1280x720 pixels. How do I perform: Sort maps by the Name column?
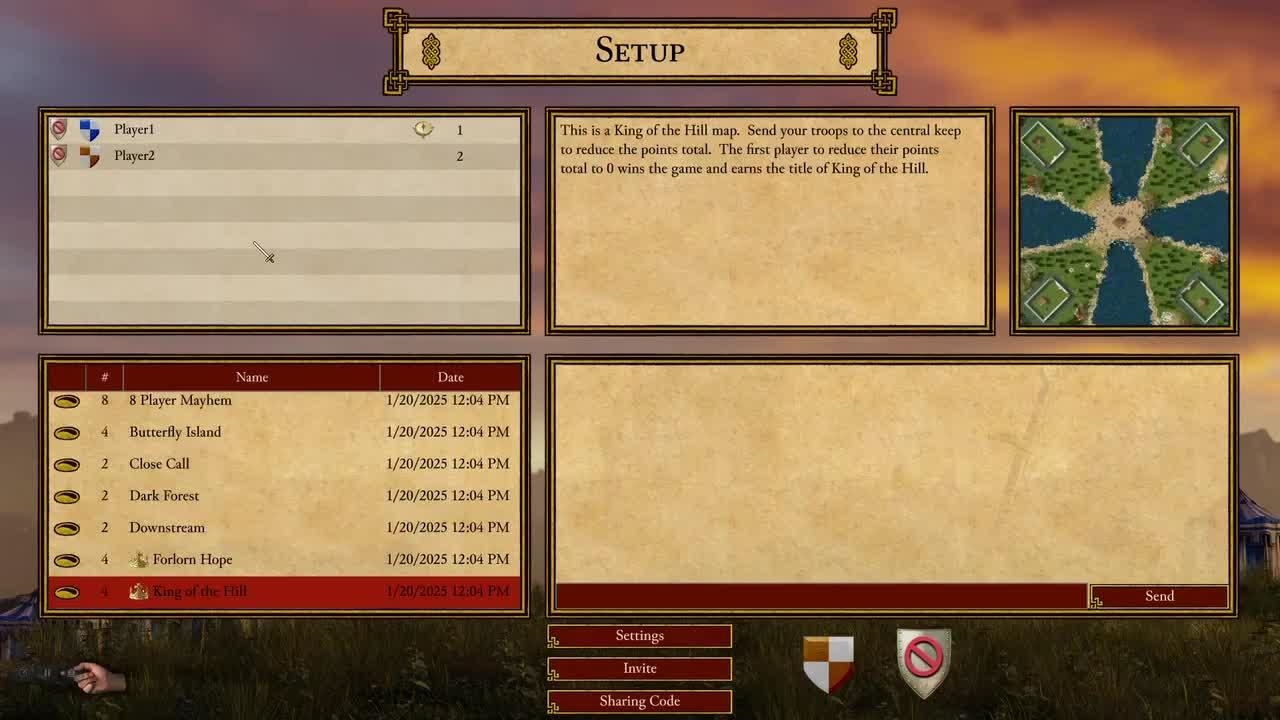[x=252, y=377]
